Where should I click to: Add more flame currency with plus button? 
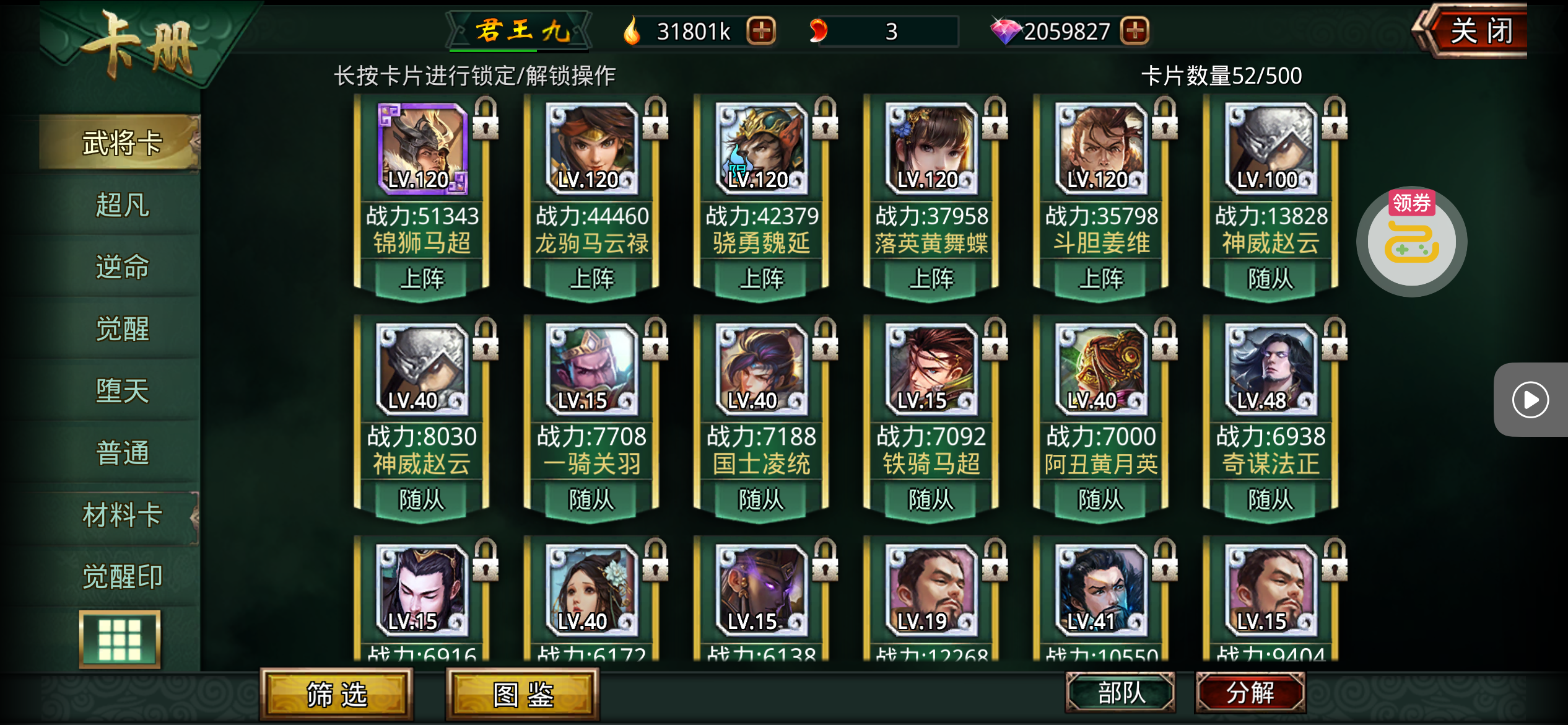(x=761, y=31)
